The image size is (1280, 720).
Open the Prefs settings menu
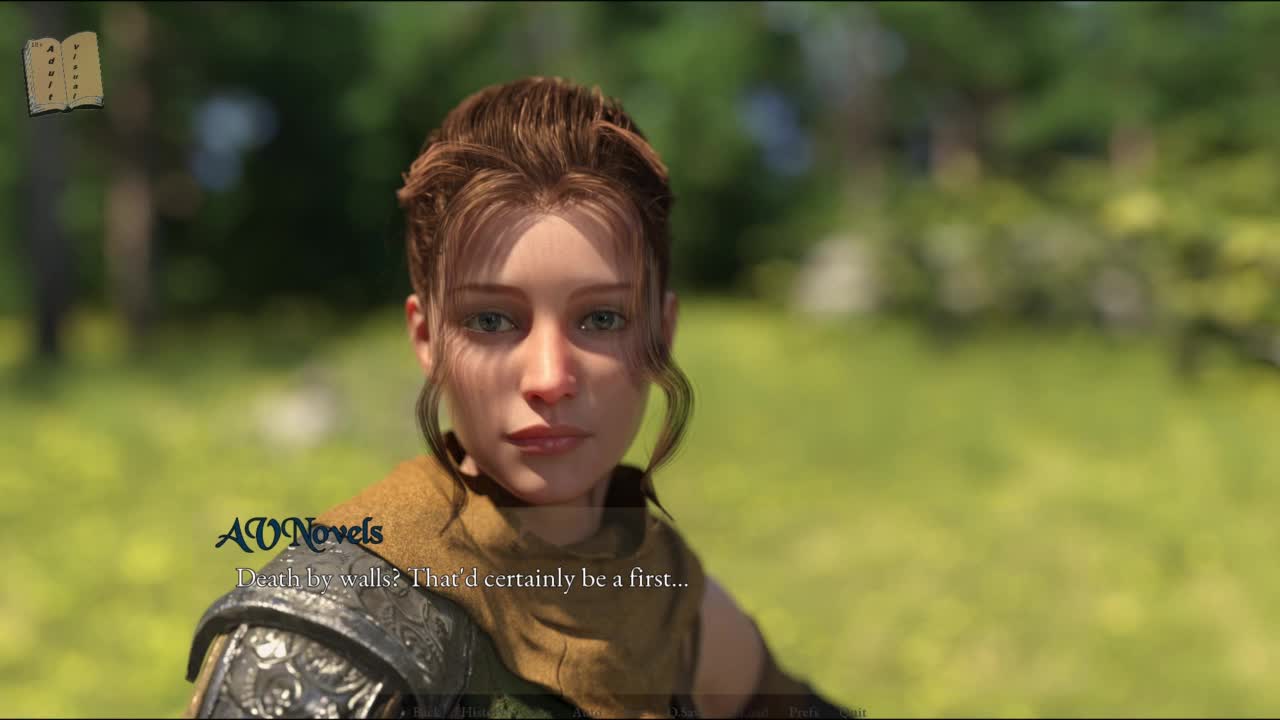(x=805, y=712)
